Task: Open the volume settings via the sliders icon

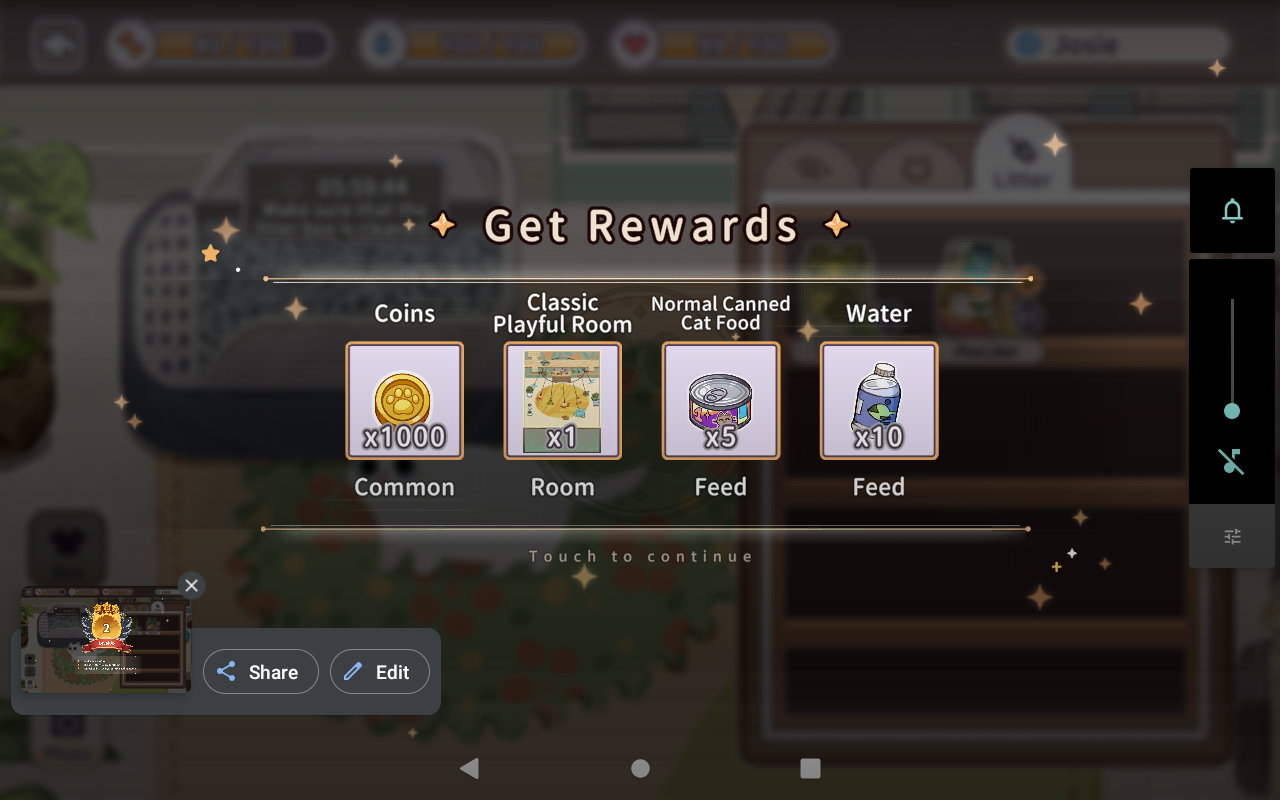Action: pos(1231,536)
